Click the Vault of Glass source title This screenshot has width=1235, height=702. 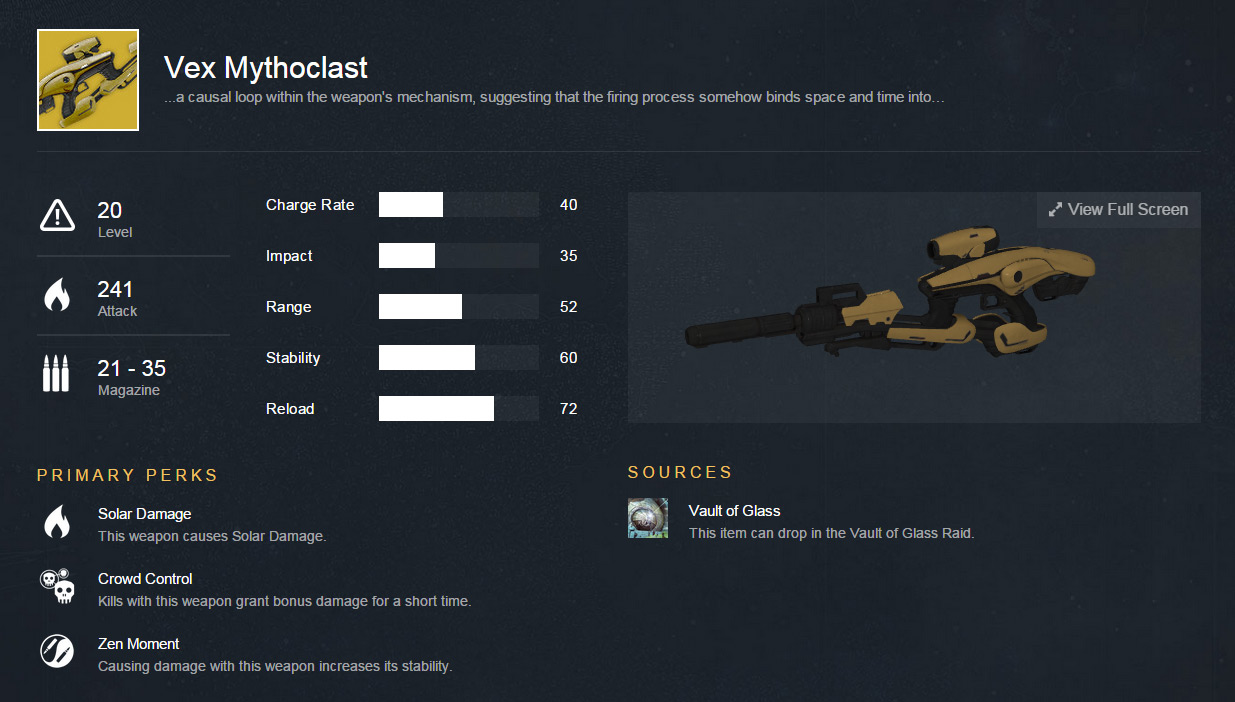pyautogui.click(x=734, y=511)
